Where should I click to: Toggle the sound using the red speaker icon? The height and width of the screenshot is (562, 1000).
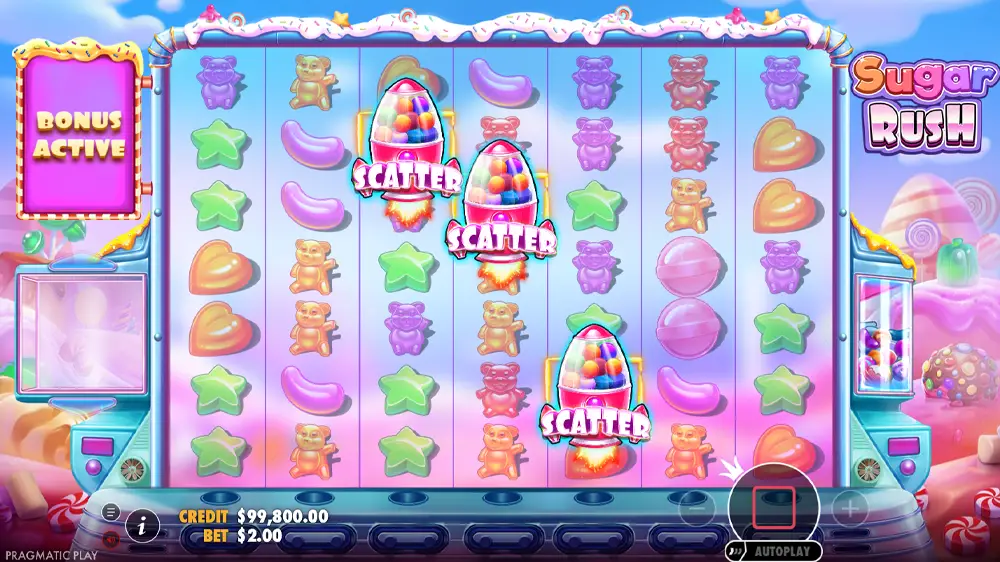[x=111, y=538]
